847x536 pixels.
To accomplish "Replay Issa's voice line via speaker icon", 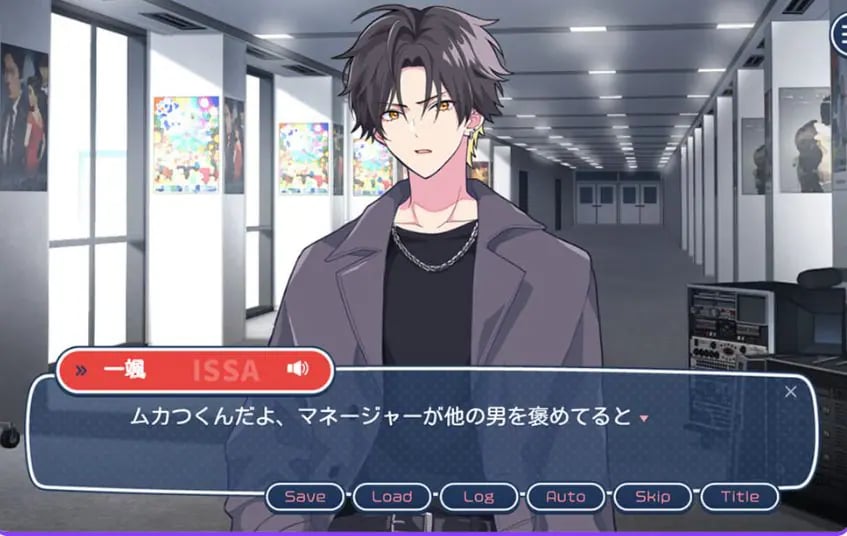I will coord(297,369).
